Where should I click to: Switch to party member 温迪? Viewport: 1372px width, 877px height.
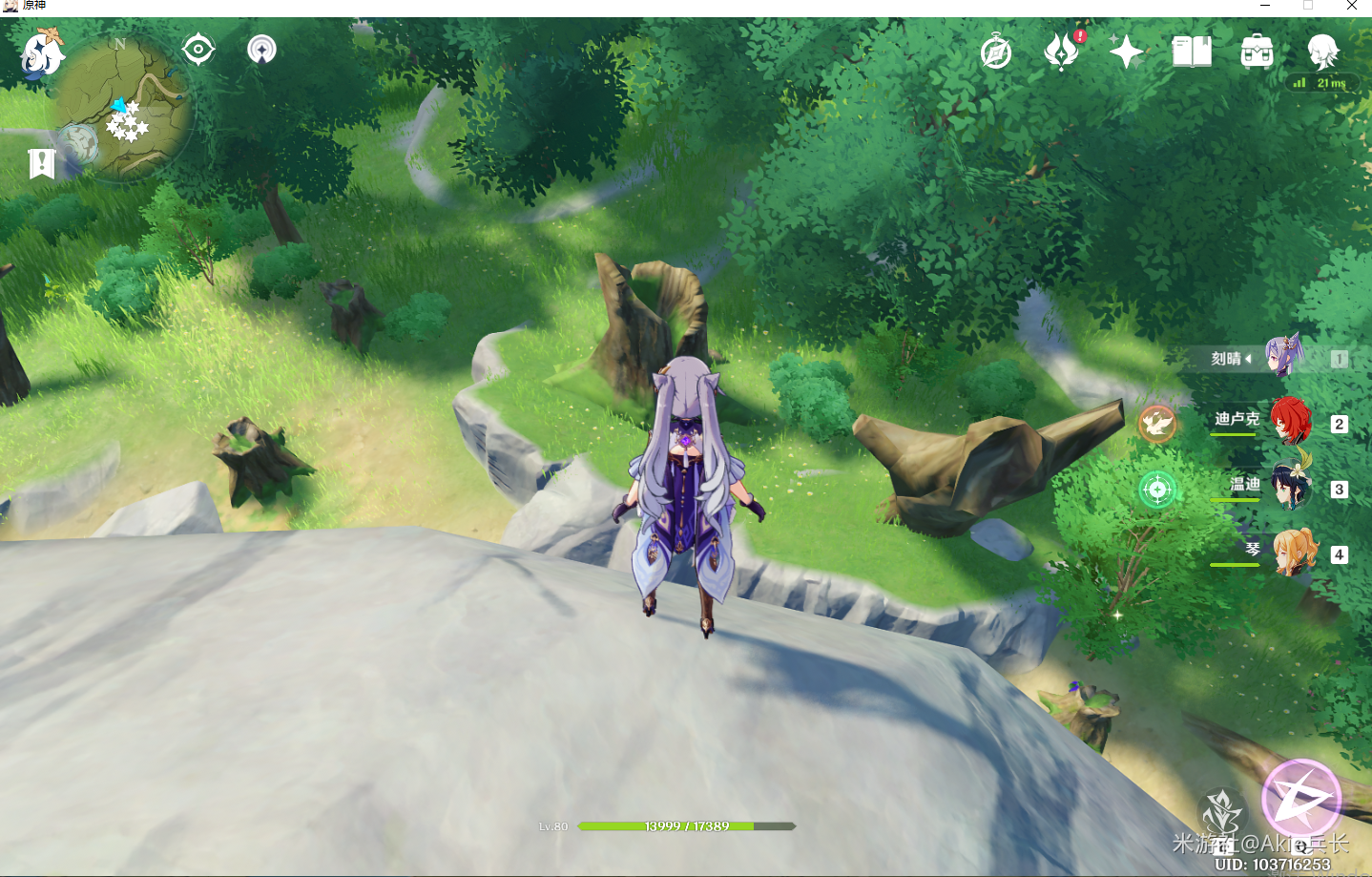(x=1291, y=487)
